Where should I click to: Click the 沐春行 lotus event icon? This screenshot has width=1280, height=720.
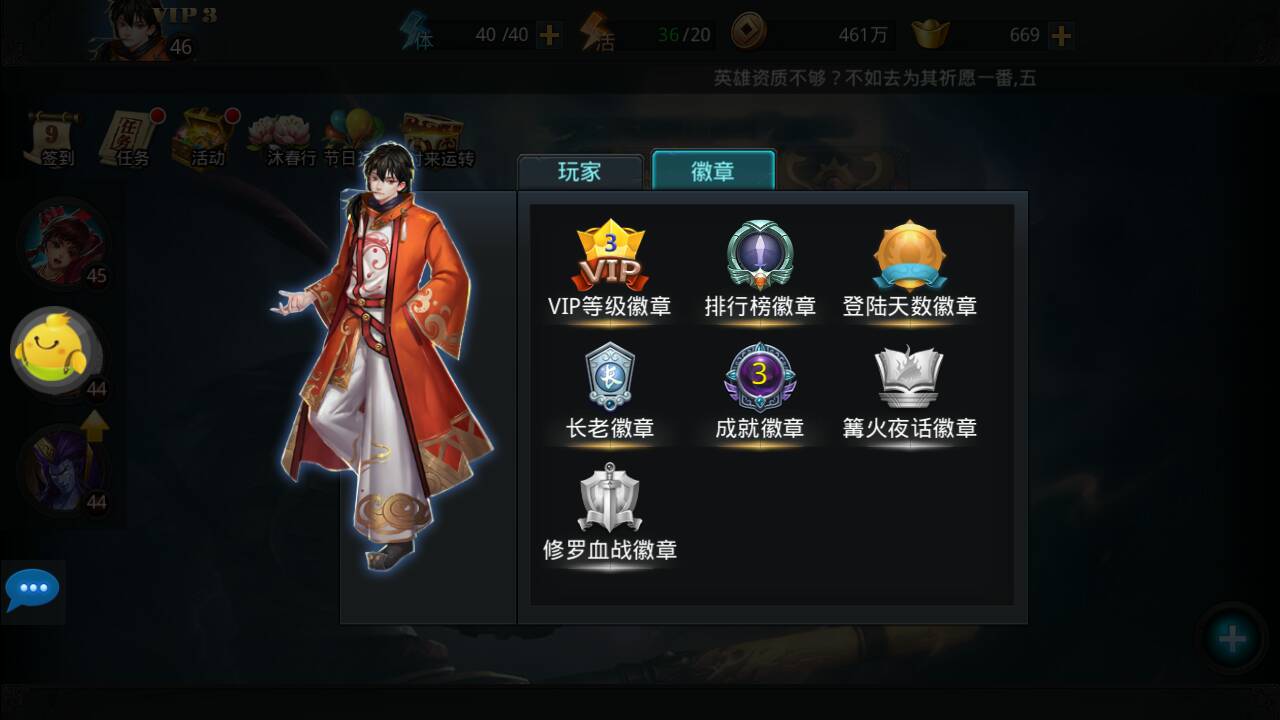278,133
